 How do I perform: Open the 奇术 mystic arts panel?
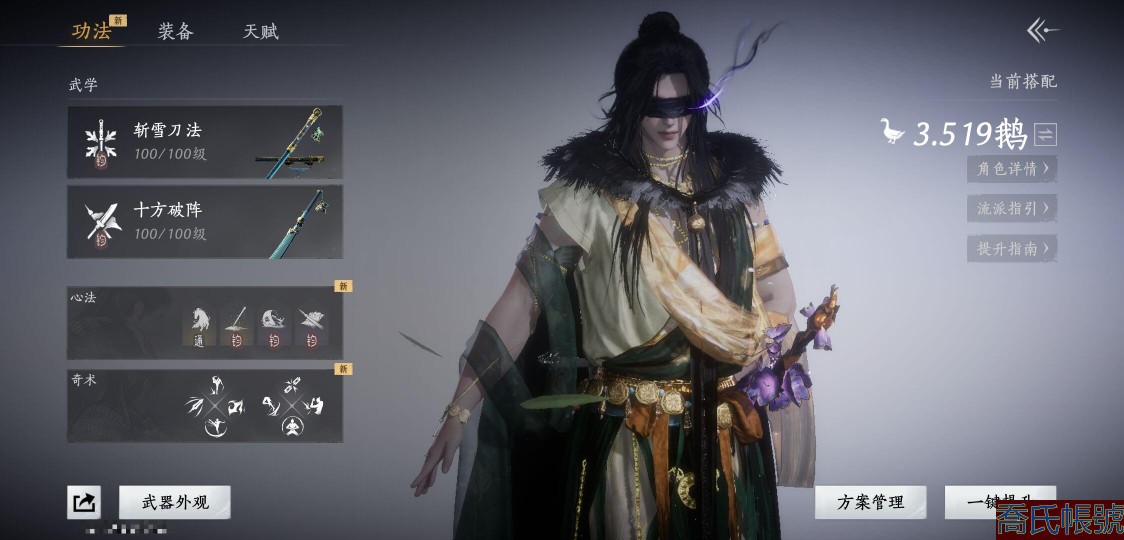(x=205, y=405)
